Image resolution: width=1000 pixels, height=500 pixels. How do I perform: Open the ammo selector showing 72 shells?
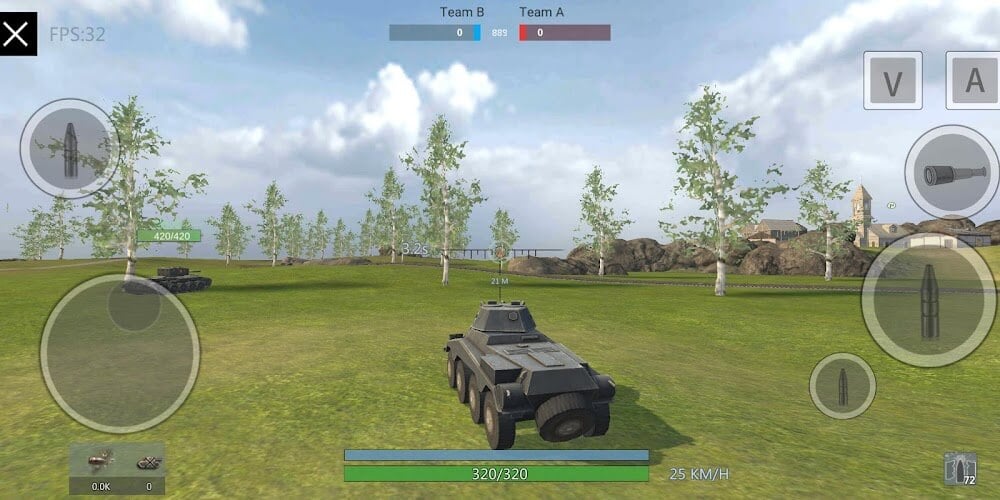click(960, 470)
